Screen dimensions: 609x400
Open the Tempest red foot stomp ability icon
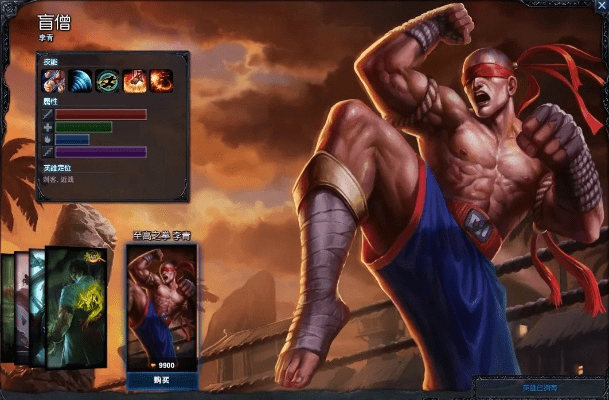(x=134, y=79)
